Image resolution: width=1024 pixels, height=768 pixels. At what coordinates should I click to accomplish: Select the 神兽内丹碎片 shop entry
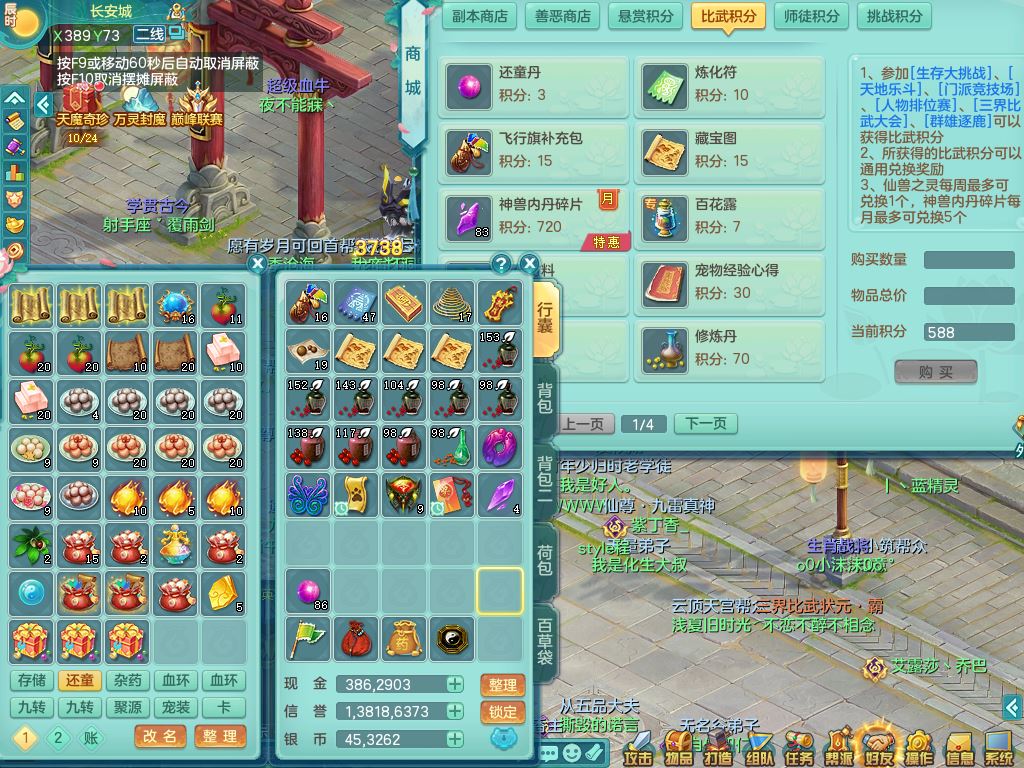click(533, 215)
